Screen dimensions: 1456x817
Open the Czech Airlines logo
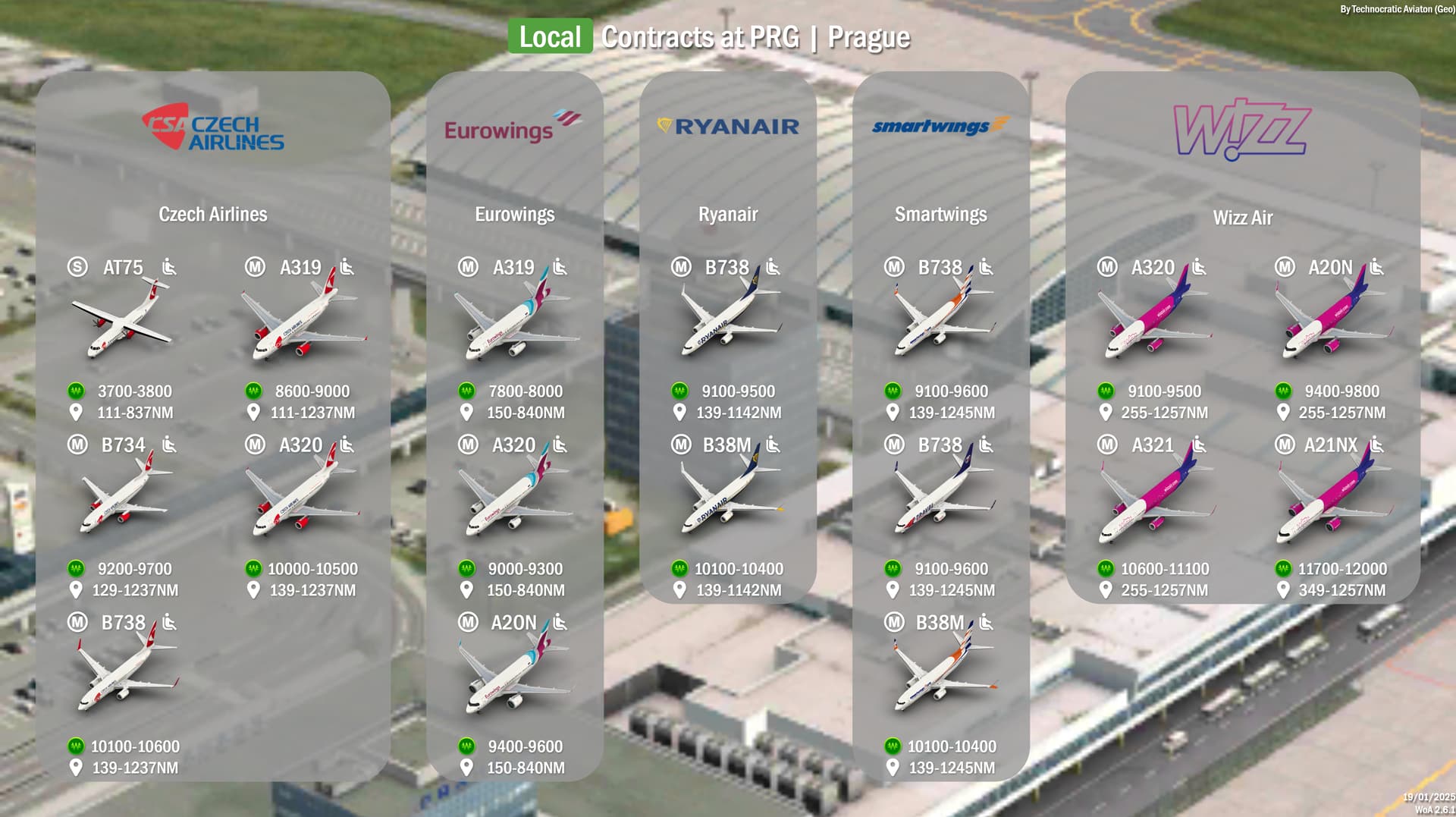tap(213, 127)
